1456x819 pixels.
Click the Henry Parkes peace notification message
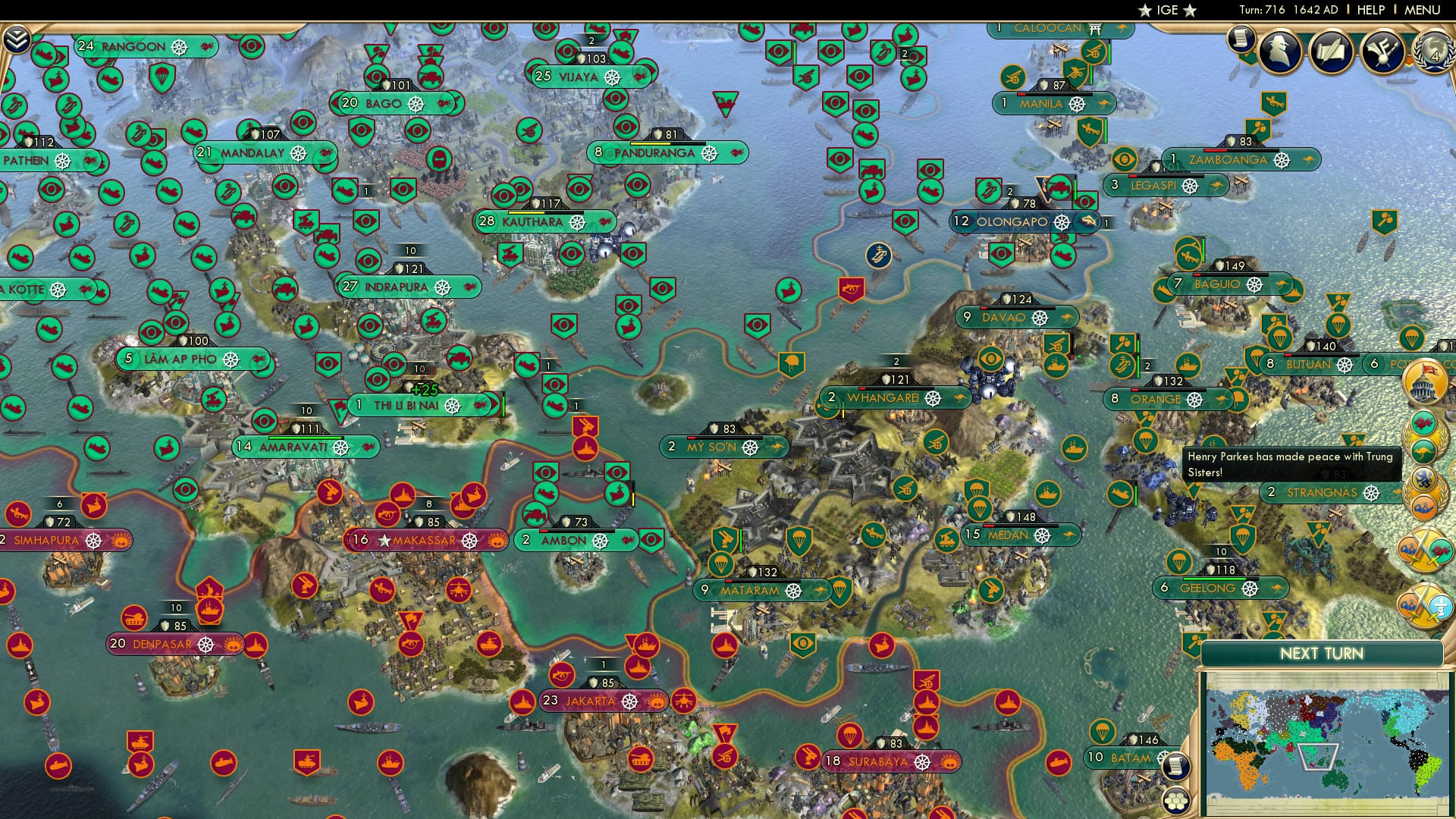click(1291, 463)
